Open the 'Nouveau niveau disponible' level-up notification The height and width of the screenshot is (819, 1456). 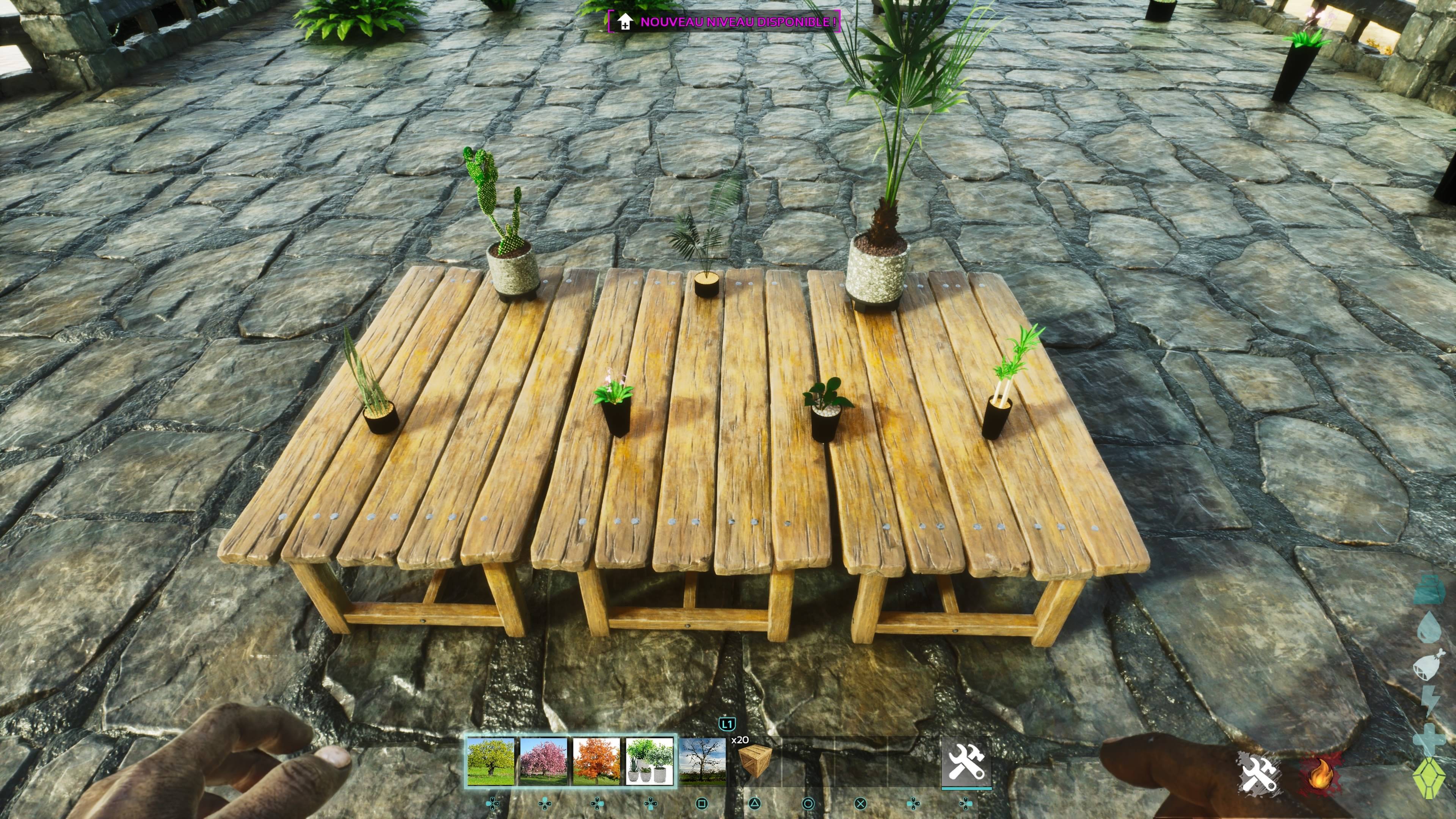[x=725, y=22]
